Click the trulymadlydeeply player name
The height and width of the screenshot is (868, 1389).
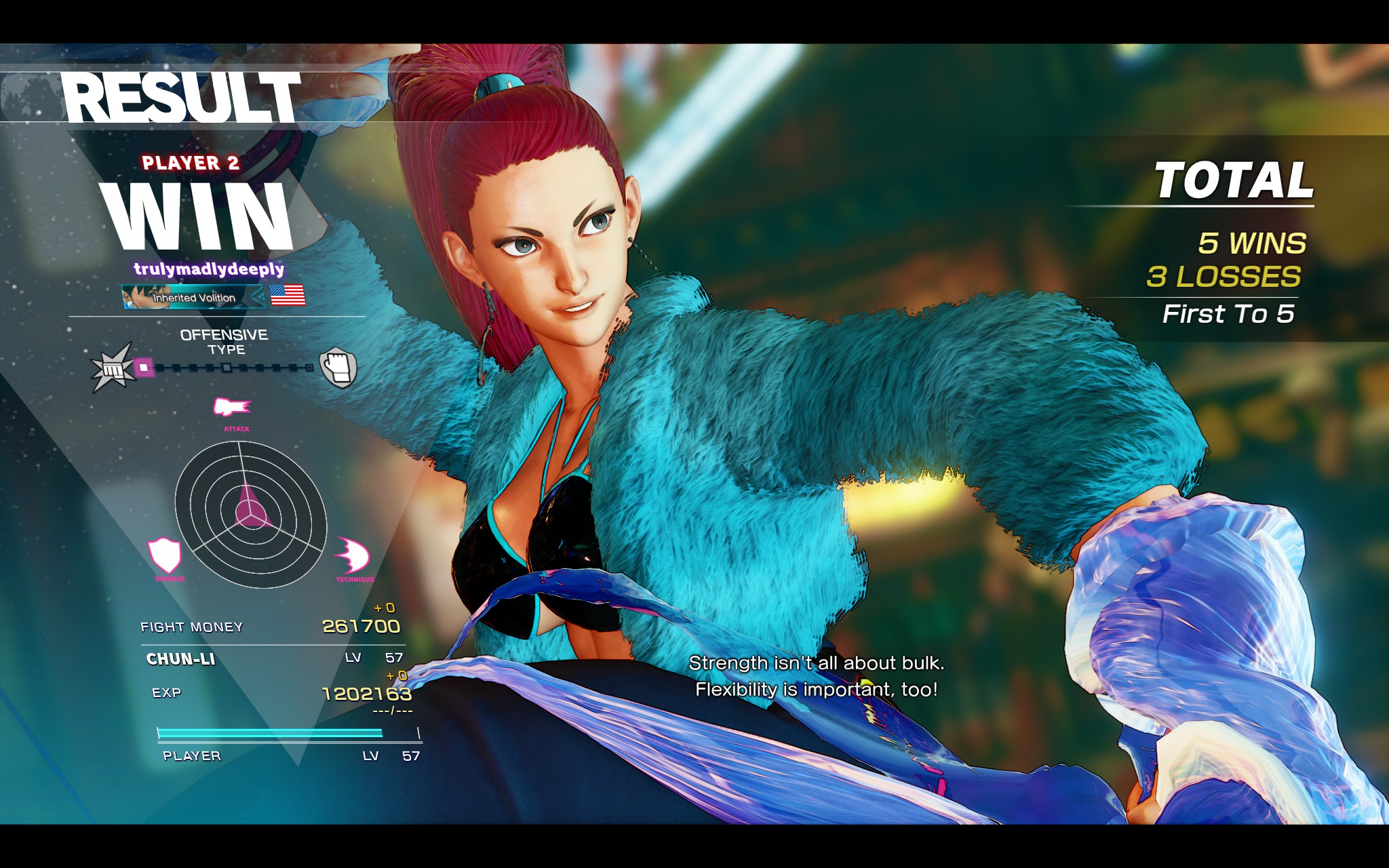pyautogui.click(x=209, y=269)
